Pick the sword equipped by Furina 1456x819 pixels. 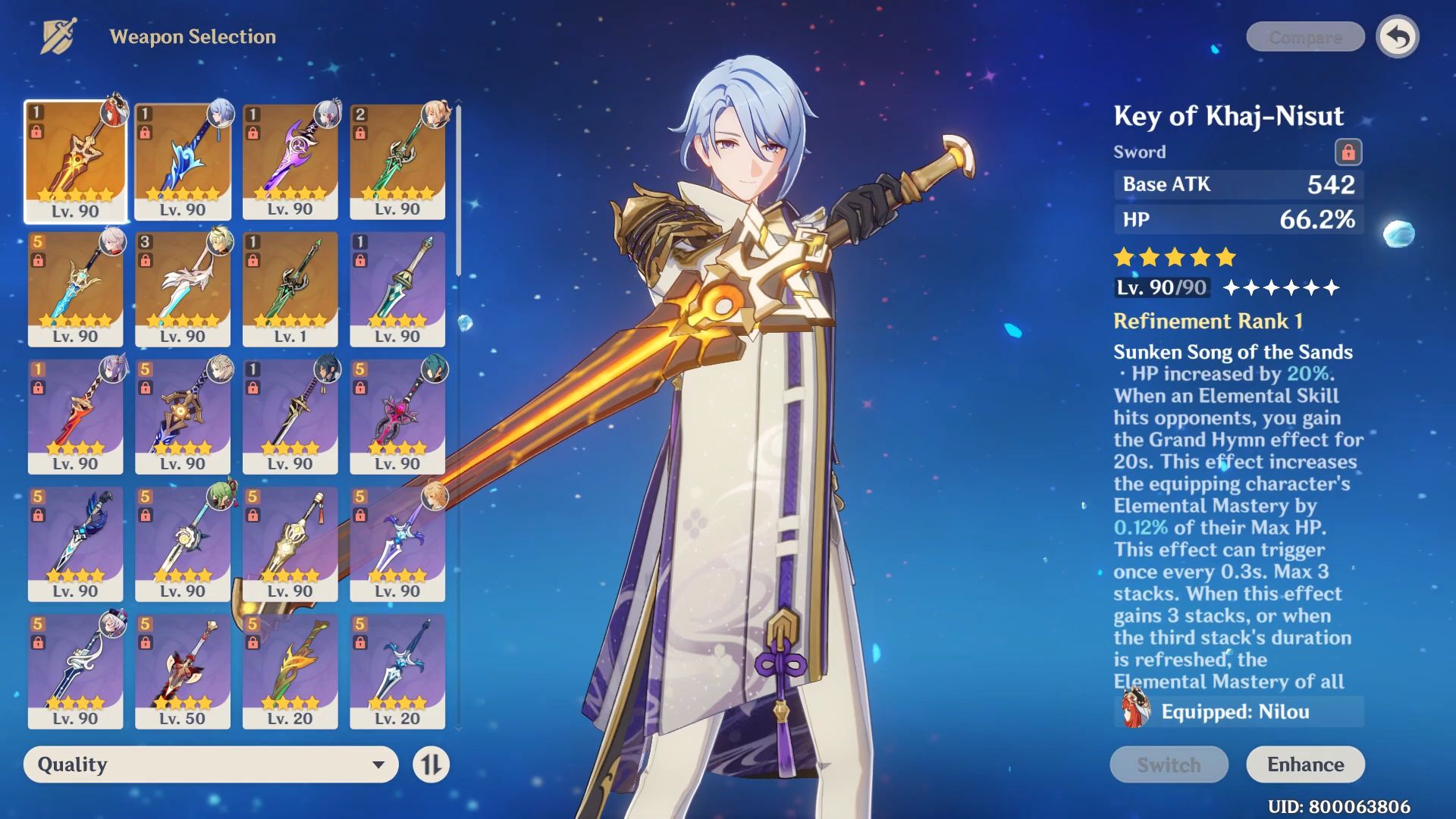point(76,671)
